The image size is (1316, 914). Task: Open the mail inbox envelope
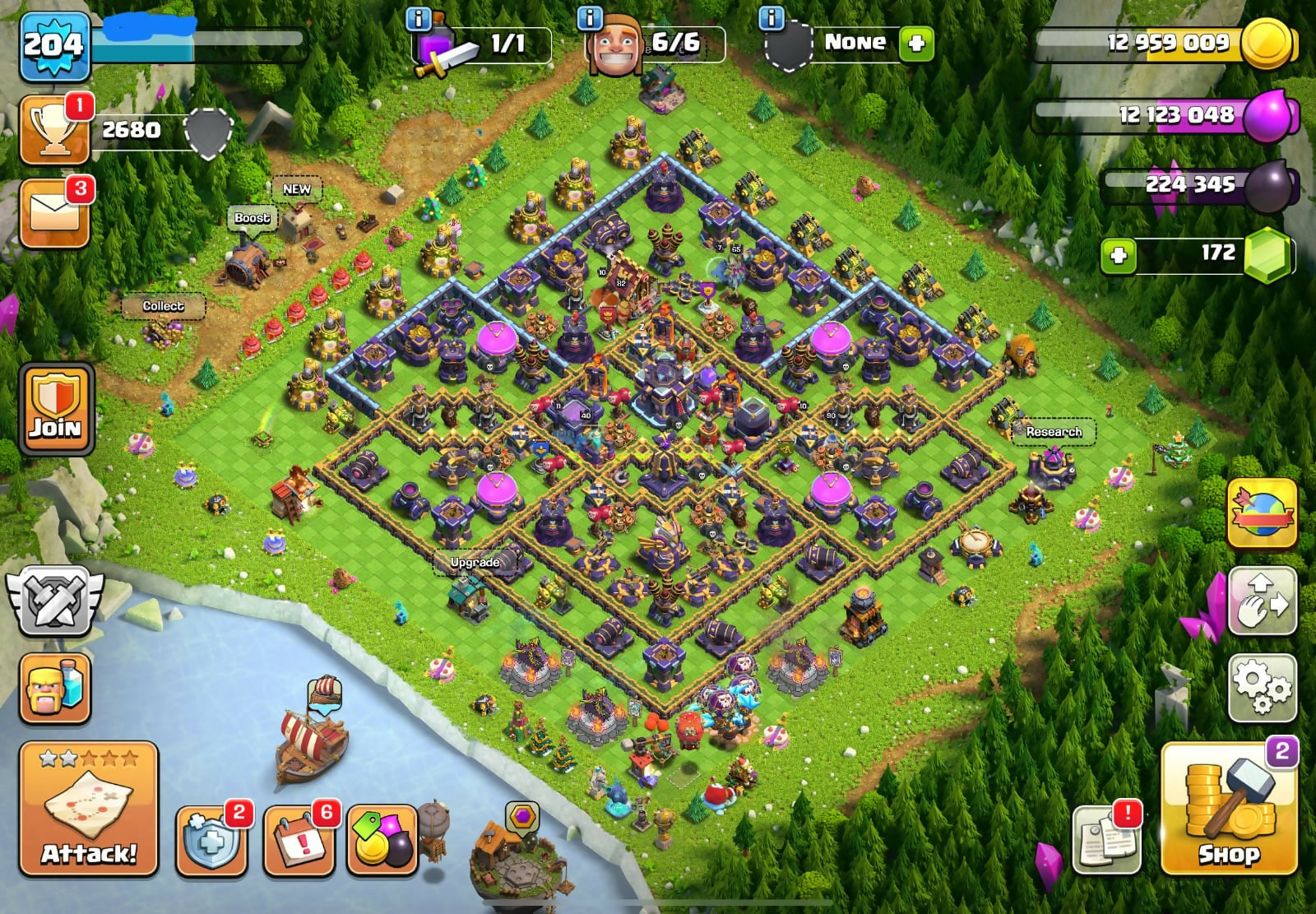tap(55, 212)
